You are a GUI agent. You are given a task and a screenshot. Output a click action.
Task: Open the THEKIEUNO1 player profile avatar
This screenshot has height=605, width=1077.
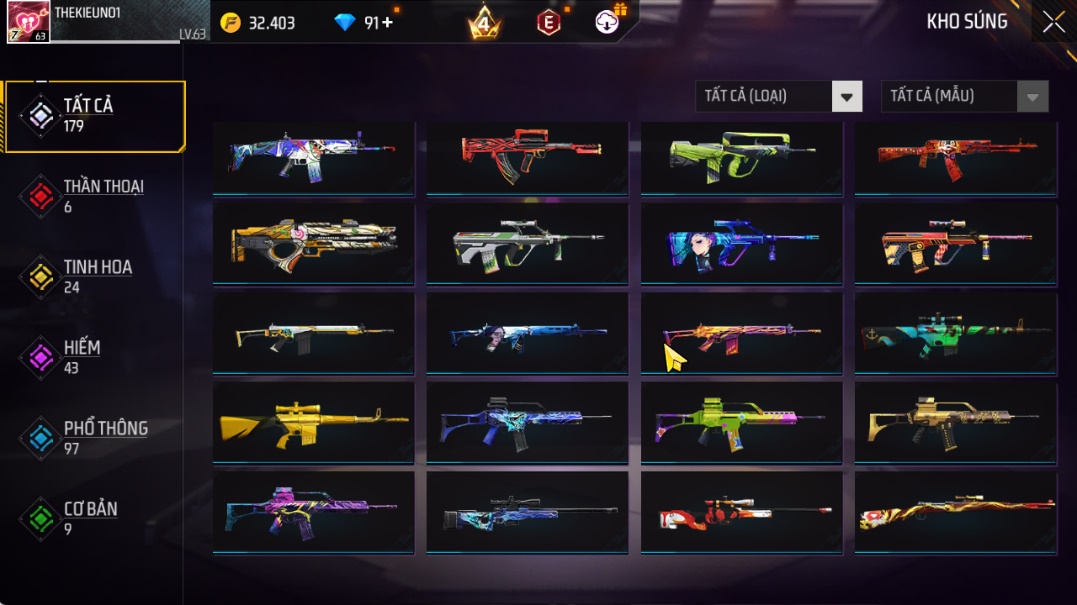(28, 22)
